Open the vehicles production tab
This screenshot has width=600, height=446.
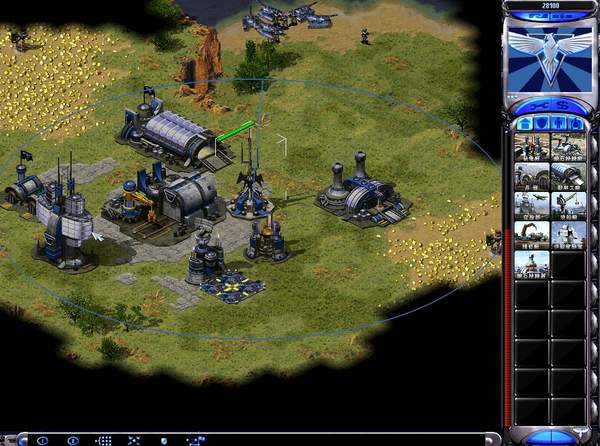[574, 124]
